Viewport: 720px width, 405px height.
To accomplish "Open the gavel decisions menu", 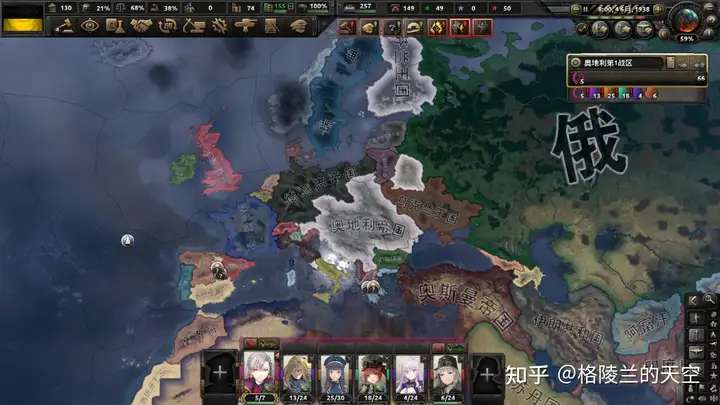I will (64, 26).
